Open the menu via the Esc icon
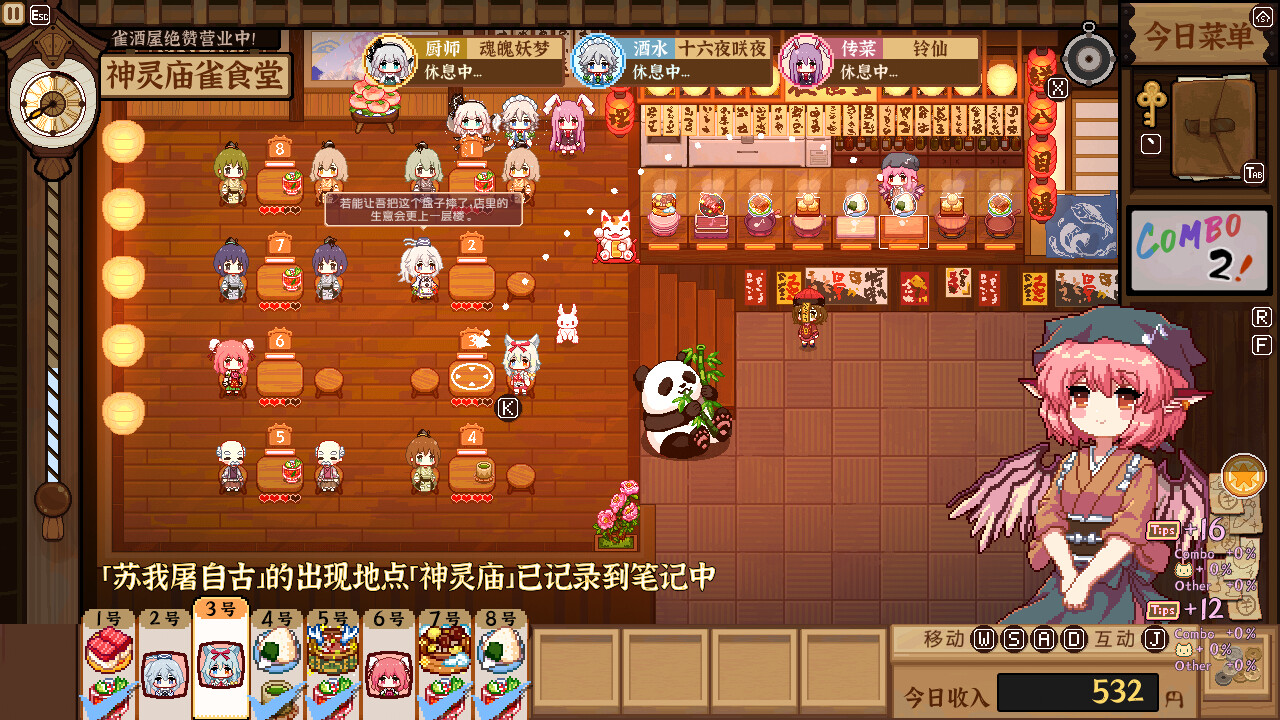1280x720 pixels. pyautogui.click(x=40, y=14)
